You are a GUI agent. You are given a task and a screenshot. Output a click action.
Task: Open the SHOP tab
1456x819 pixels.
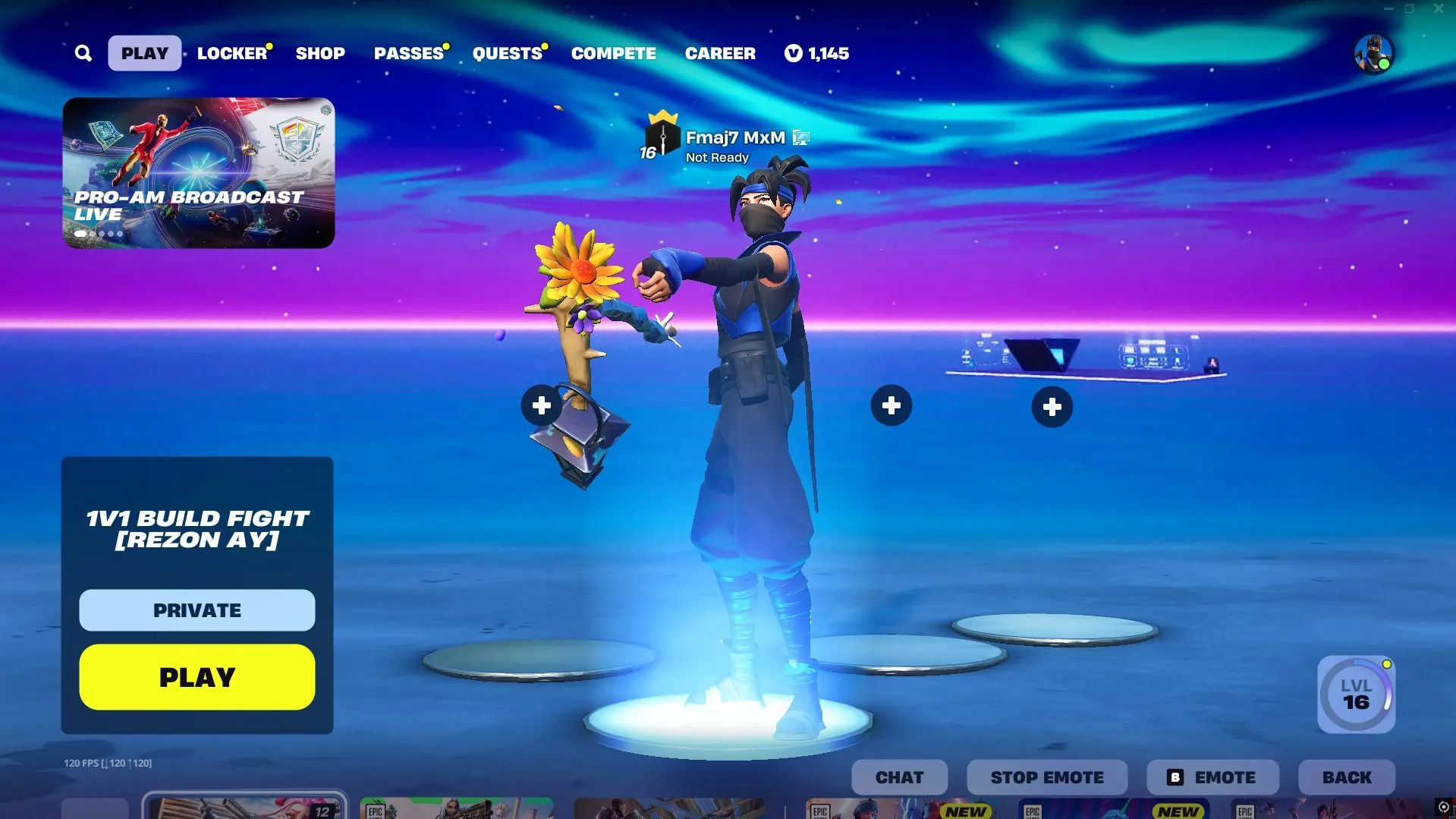pos(320,53)
